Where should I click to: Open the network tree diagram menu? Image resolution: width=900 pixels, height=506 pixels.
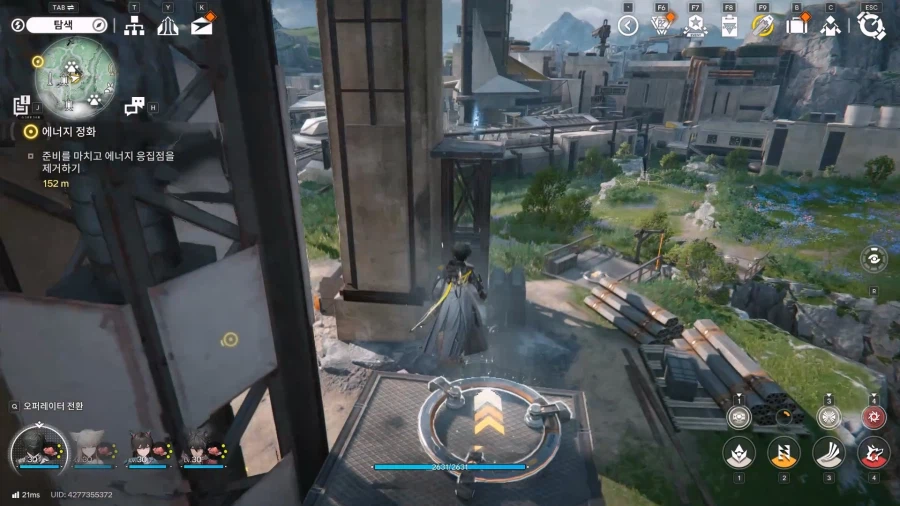134,26
